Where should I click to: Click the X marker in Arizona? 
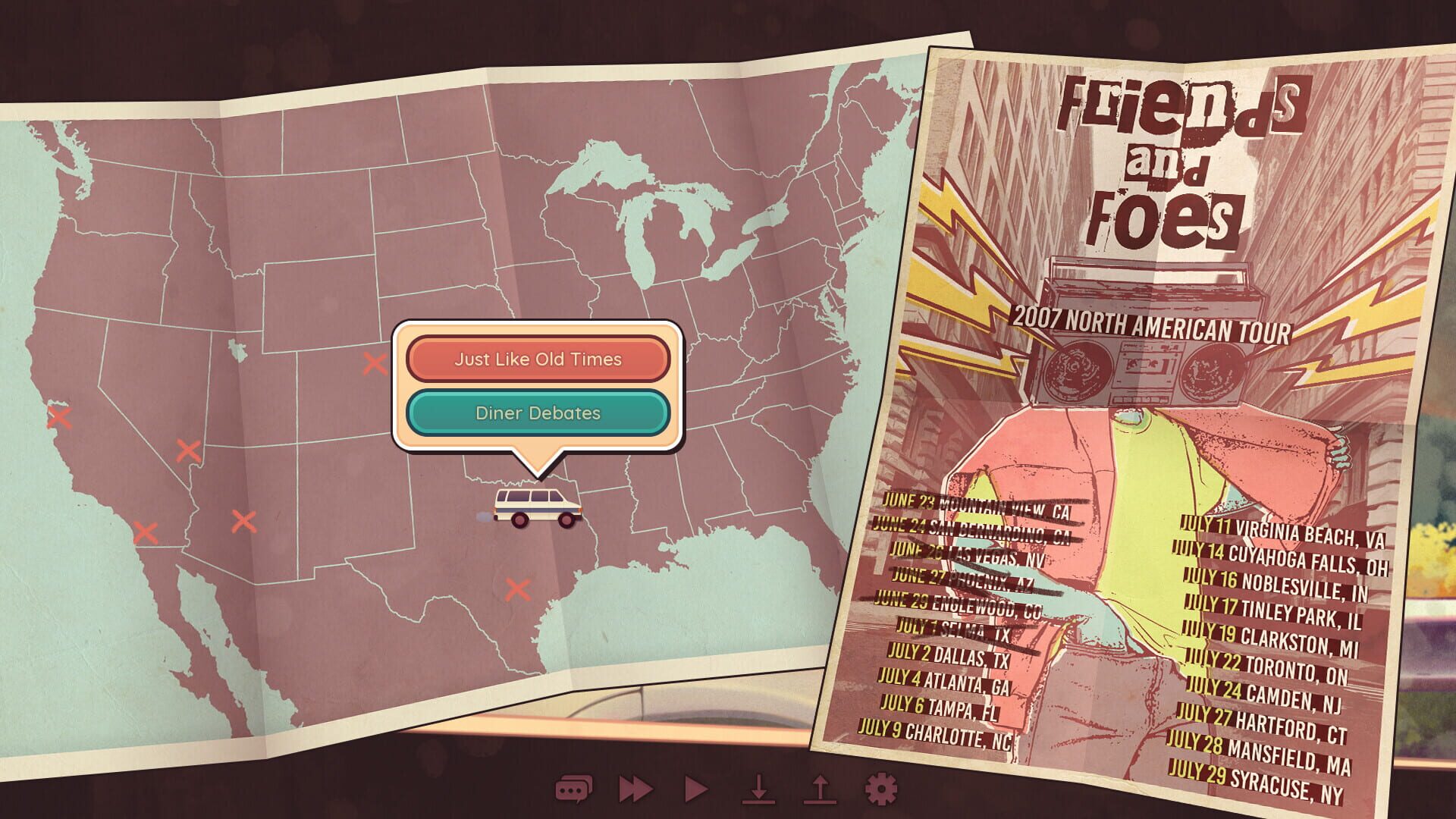tap(243, 519)
